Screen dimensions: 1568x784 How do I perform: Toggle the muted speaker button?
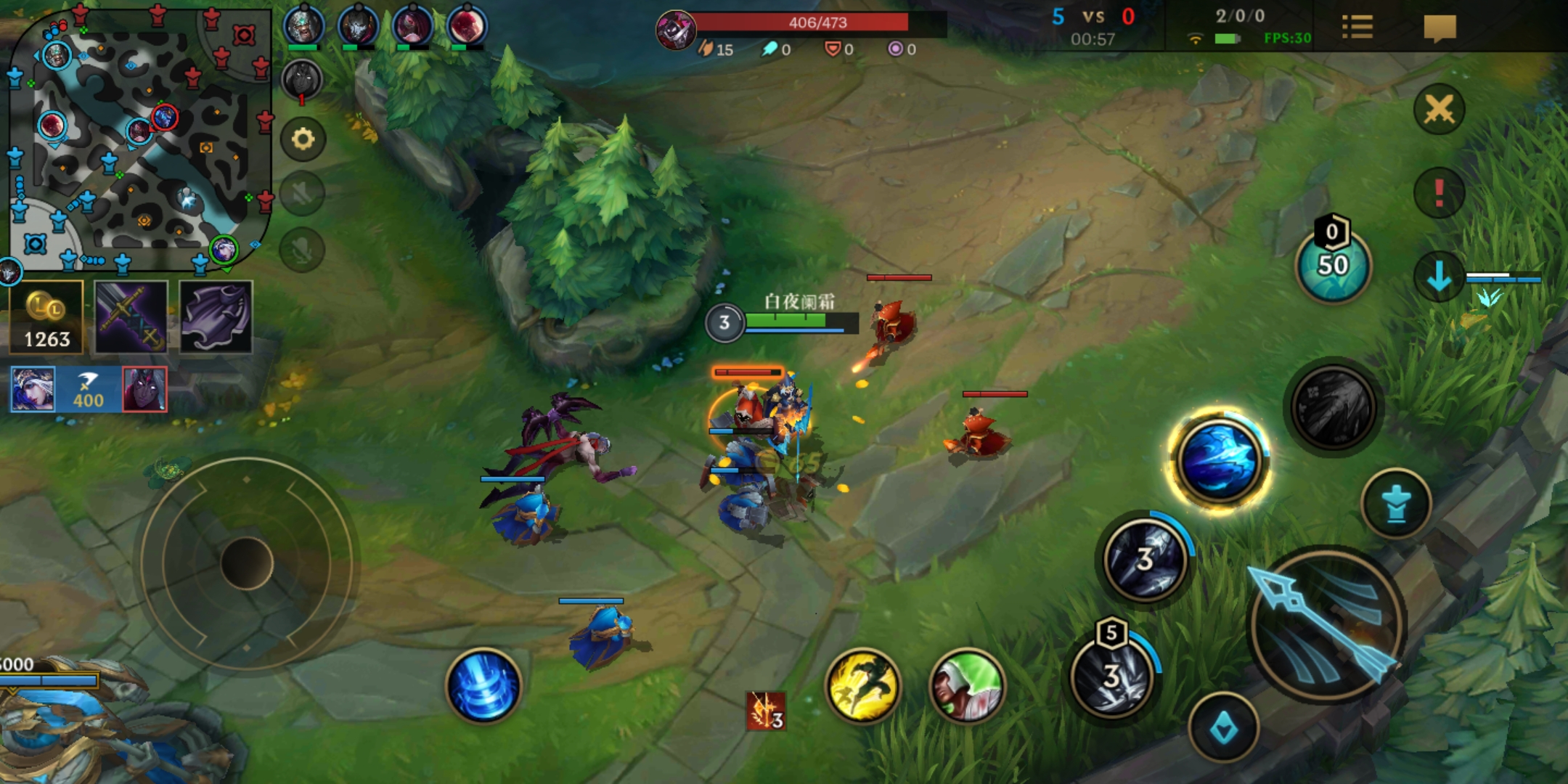tap(303, 194)
